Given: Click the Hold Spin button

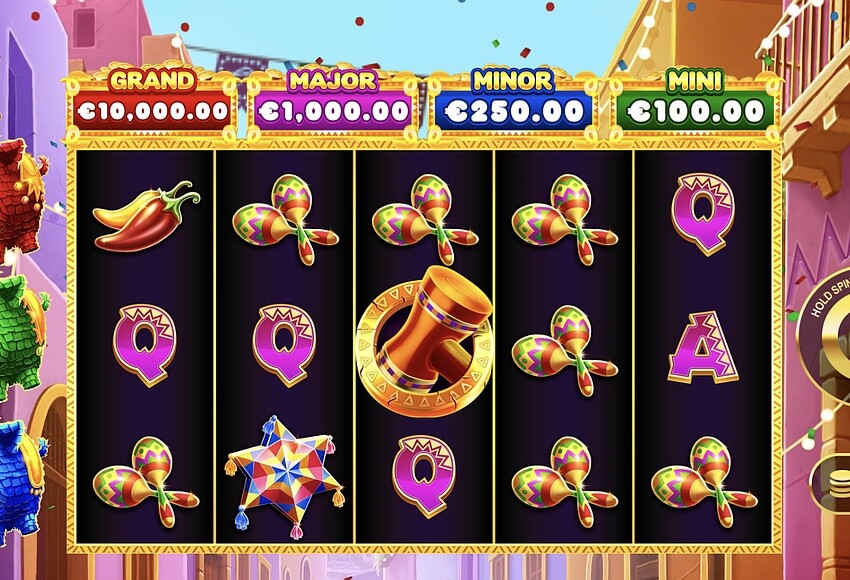Looking at the screenshot, I should click(830, 330).
